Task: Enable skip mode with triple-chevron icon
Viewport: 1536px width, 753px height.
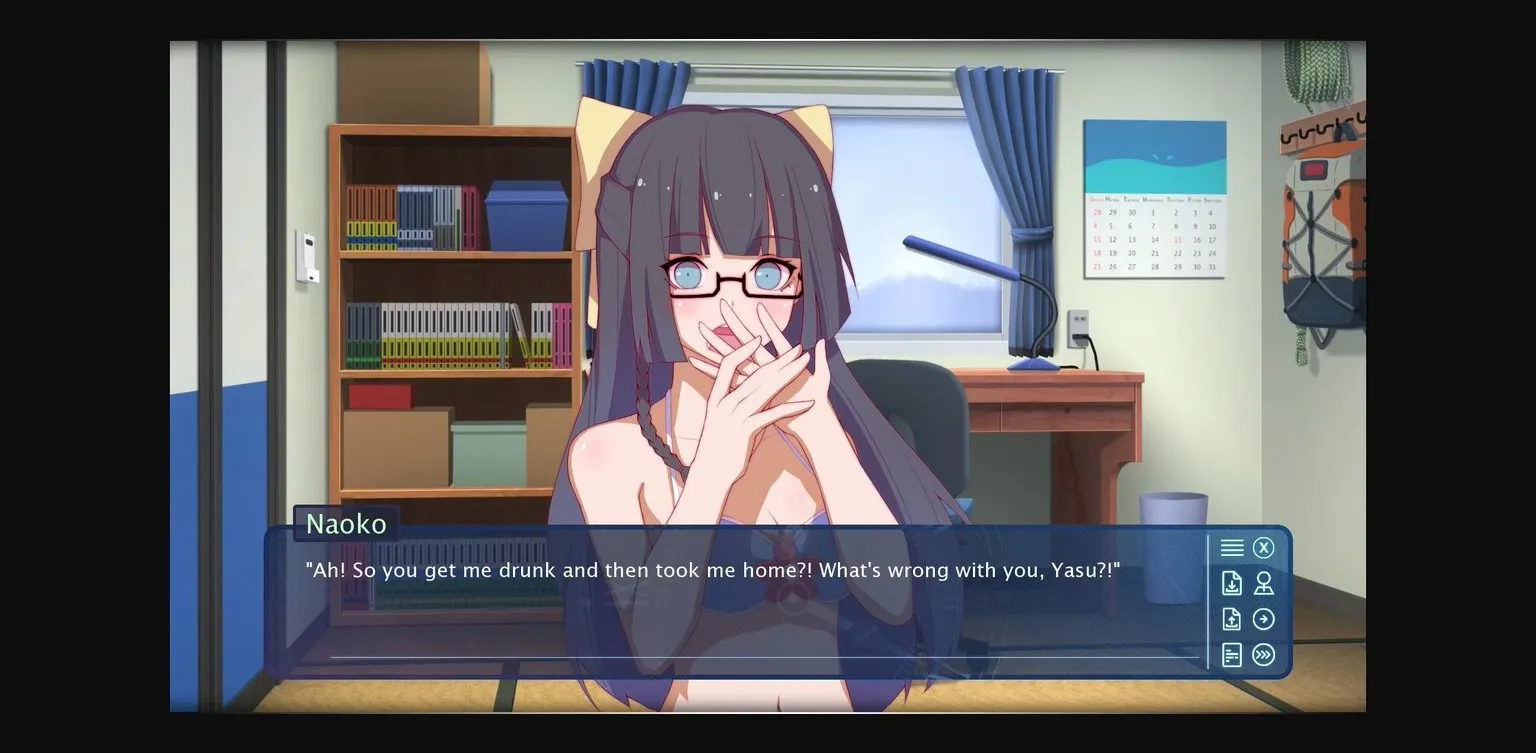Action: pyautogui.click(x=1263, y=655)
